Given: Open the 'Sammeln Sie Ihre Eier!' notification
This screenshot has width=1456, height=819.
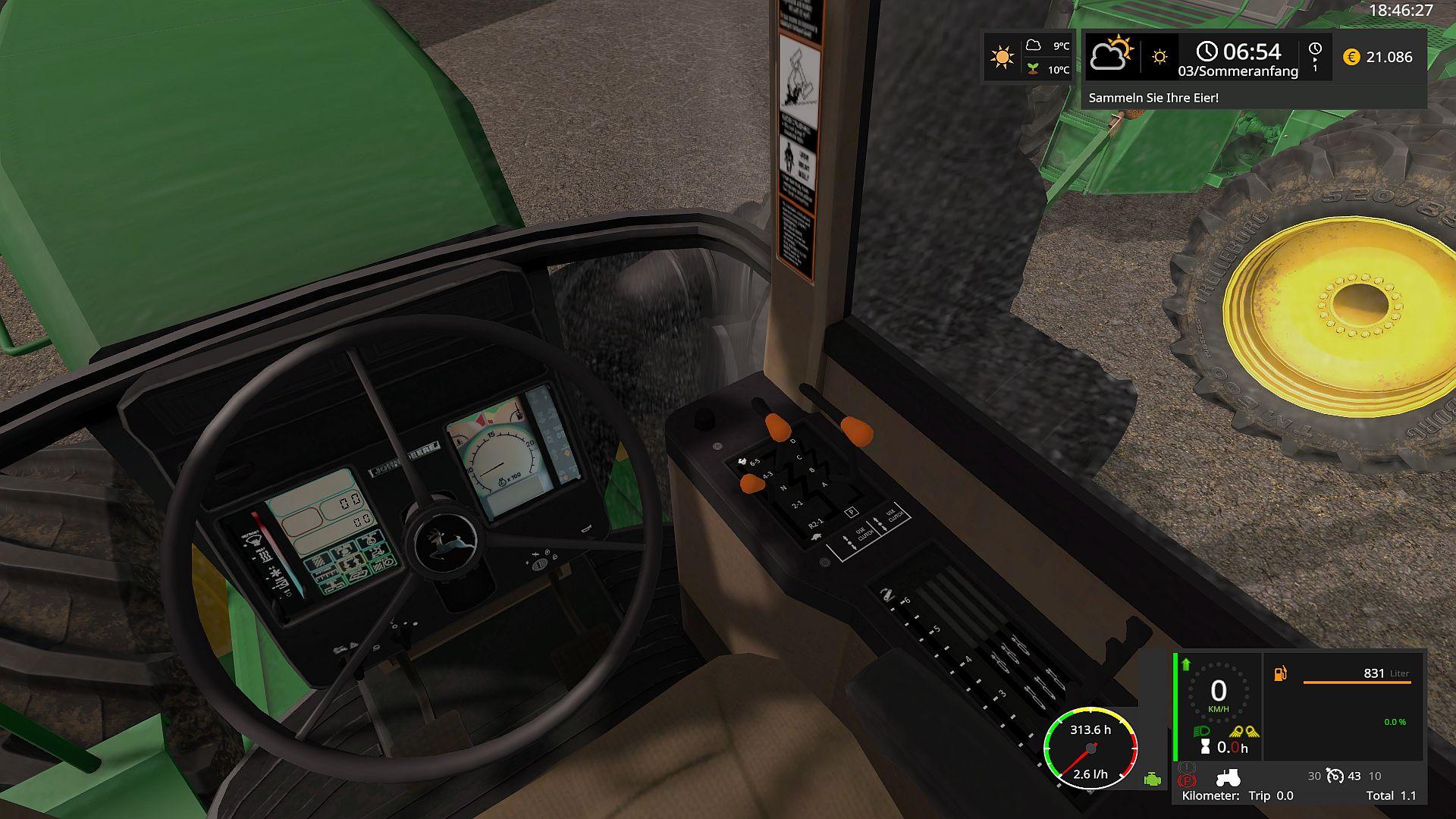Looking at the screenshot, I should click(x=1153, y=98).
